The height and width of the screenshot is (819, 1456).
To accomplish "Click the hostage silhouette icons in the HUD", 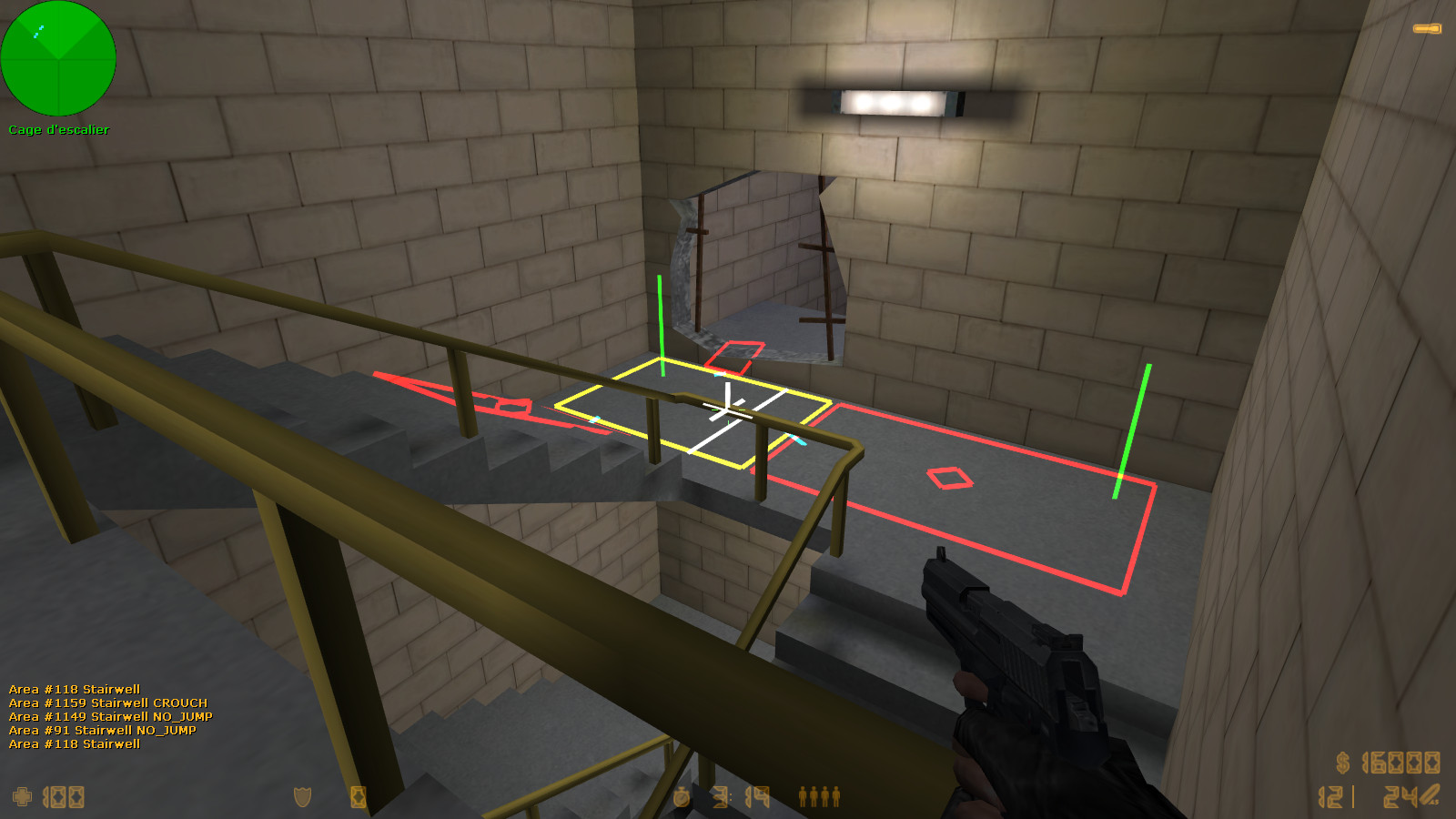I will click(x=817, y=798).
